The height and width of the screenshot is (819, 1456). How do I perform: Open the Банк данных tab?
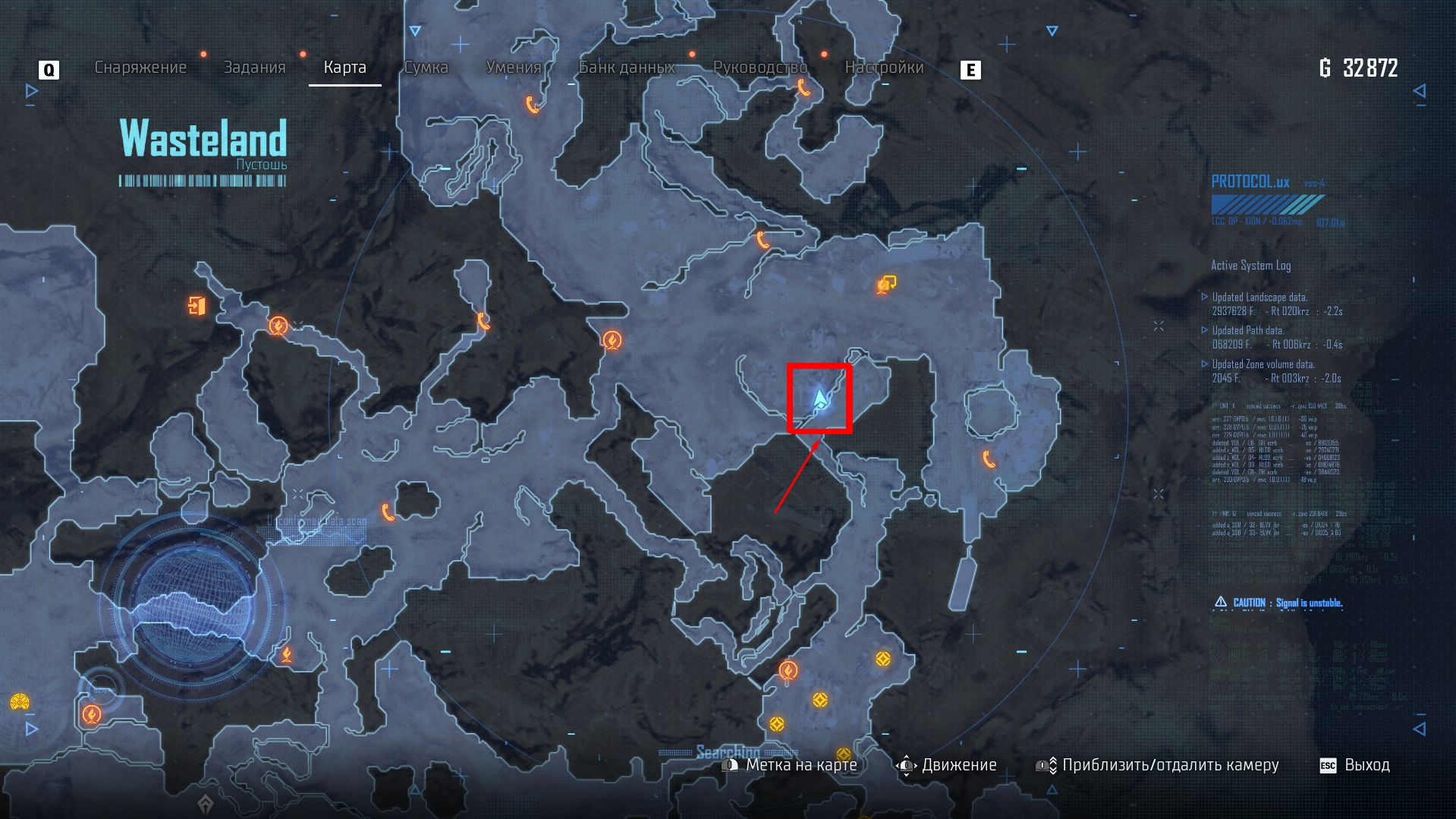pos(627,68)
